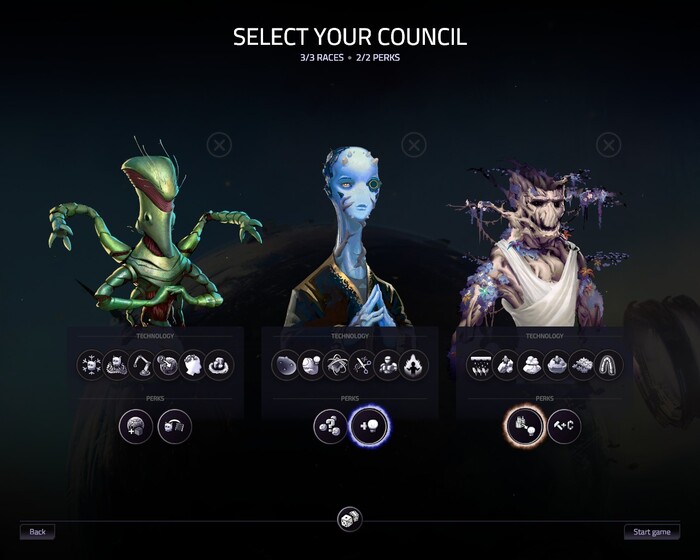Screen dimensions: 700x560
Task: Choose the hammer plus C perk
Action: click(x=564, y=427)
